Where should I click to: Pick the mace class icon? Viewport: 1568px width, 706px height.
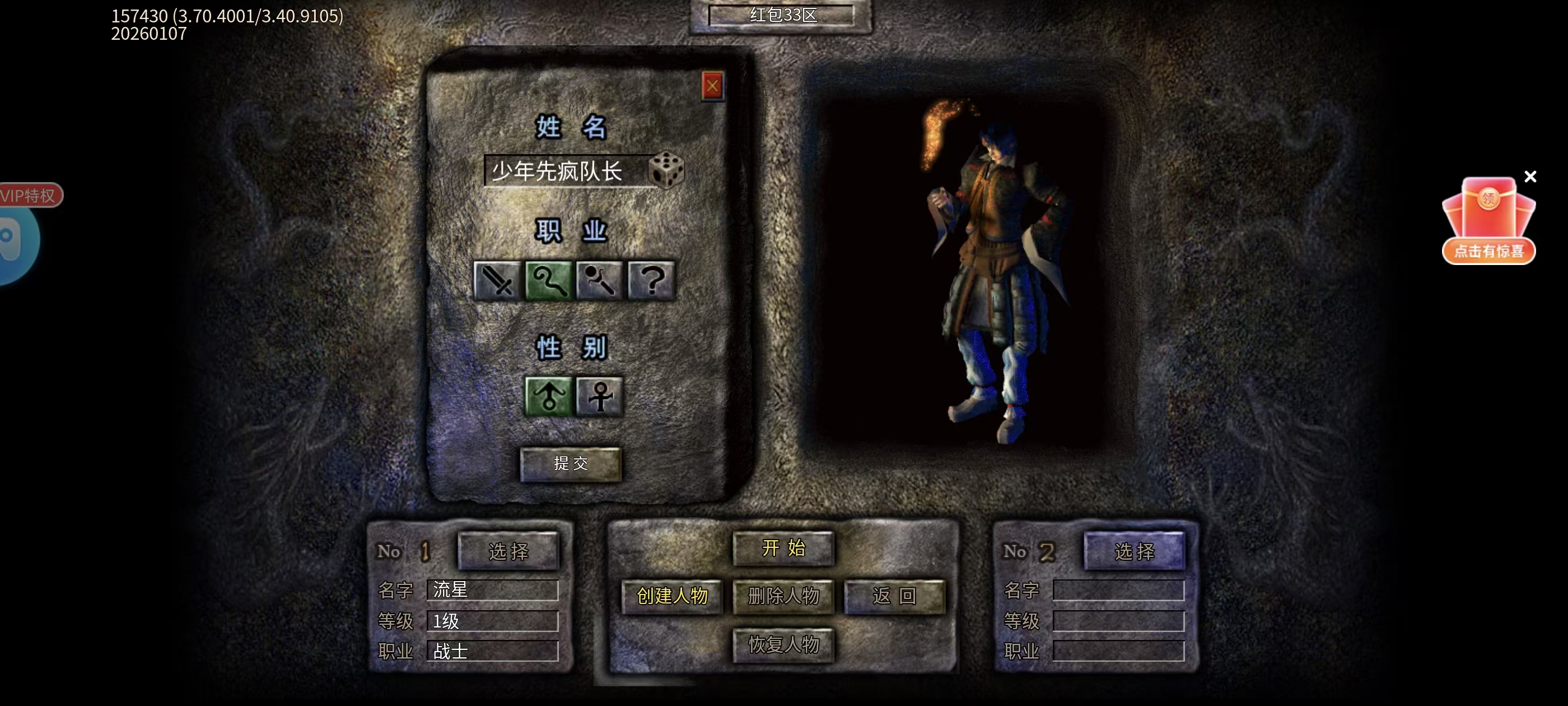coord(600,281)
